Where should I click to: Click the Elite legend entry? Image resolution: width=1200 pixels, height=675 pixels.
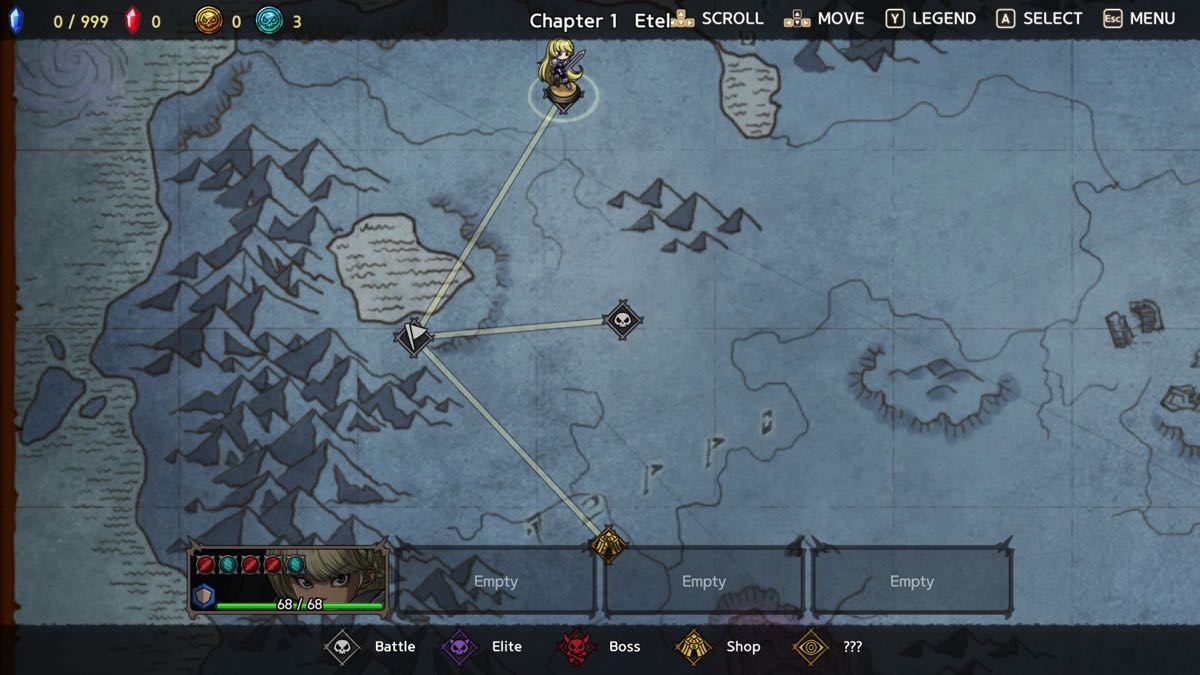pos(483,646)
